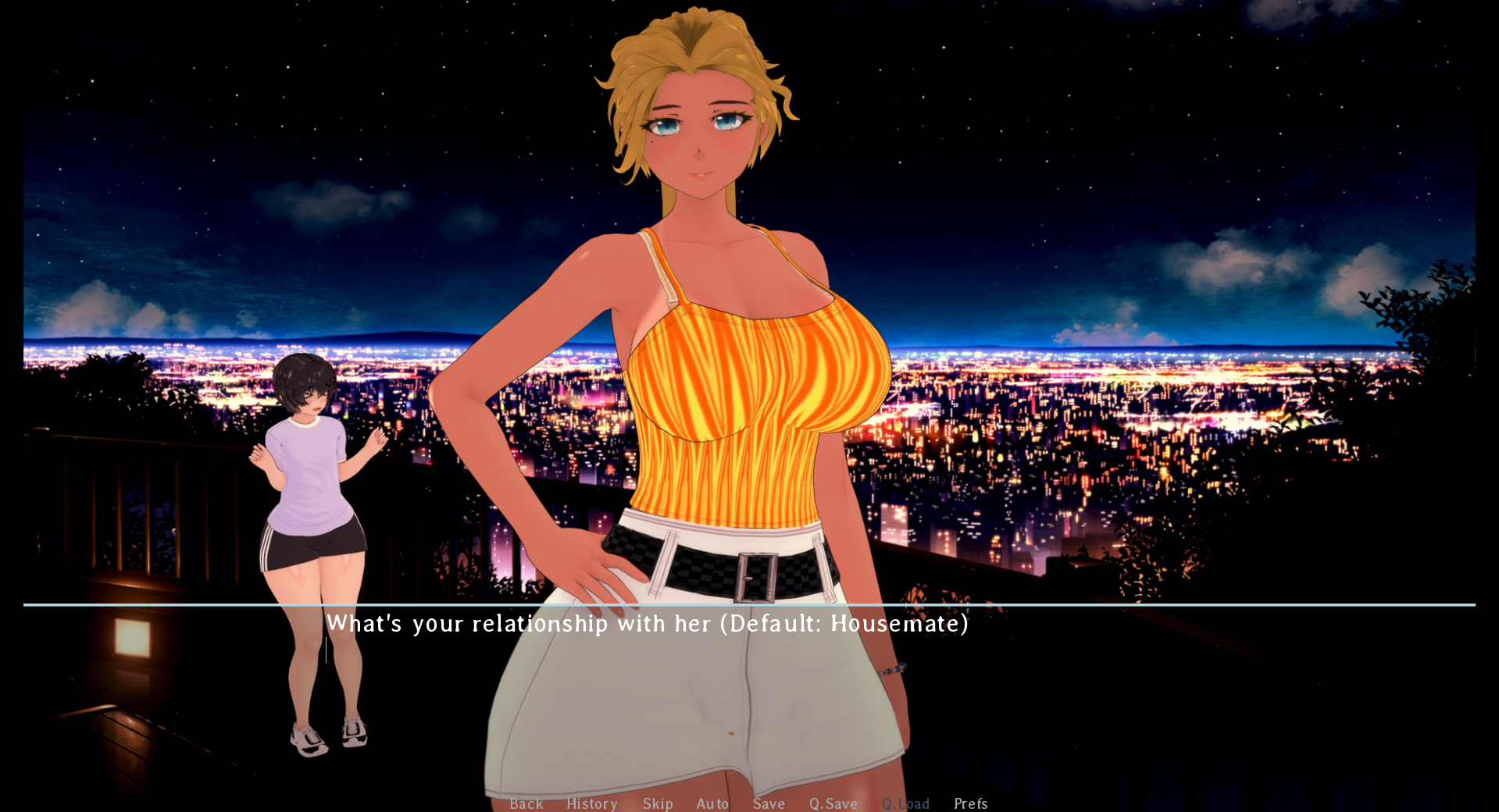Image resolution: width=1499 pixels, height=812 pixels.
Task: Quick load with Q.Load
Action: [x=905, y=803]
